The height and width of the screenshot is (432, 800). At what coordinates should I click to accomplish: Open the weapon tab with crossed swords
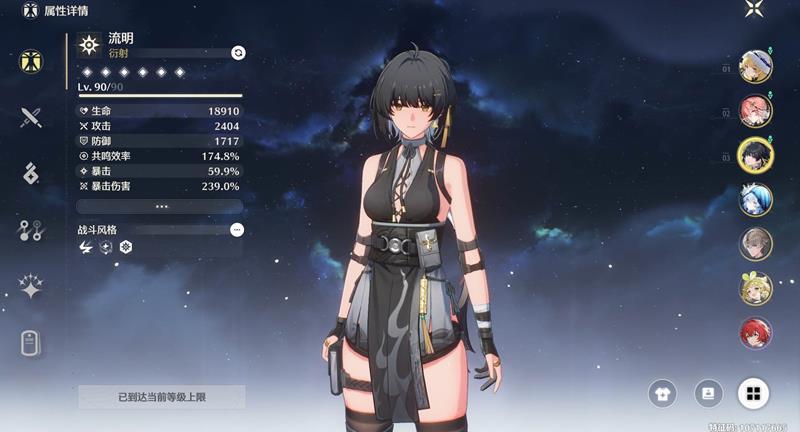[x=31, y=117]
